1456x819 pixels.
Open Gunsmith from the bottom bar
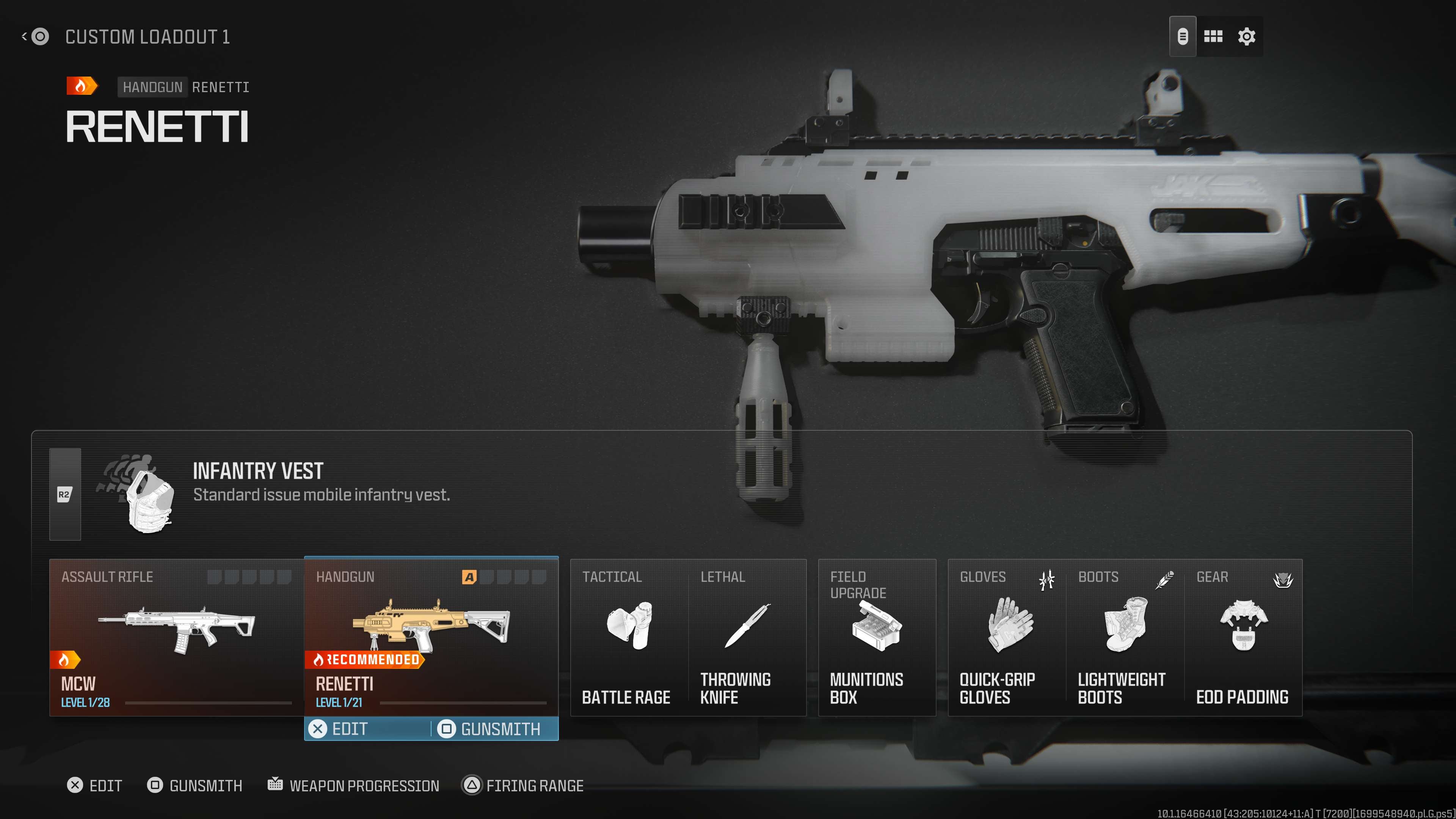pyautogui.click(x=195, y=785)
